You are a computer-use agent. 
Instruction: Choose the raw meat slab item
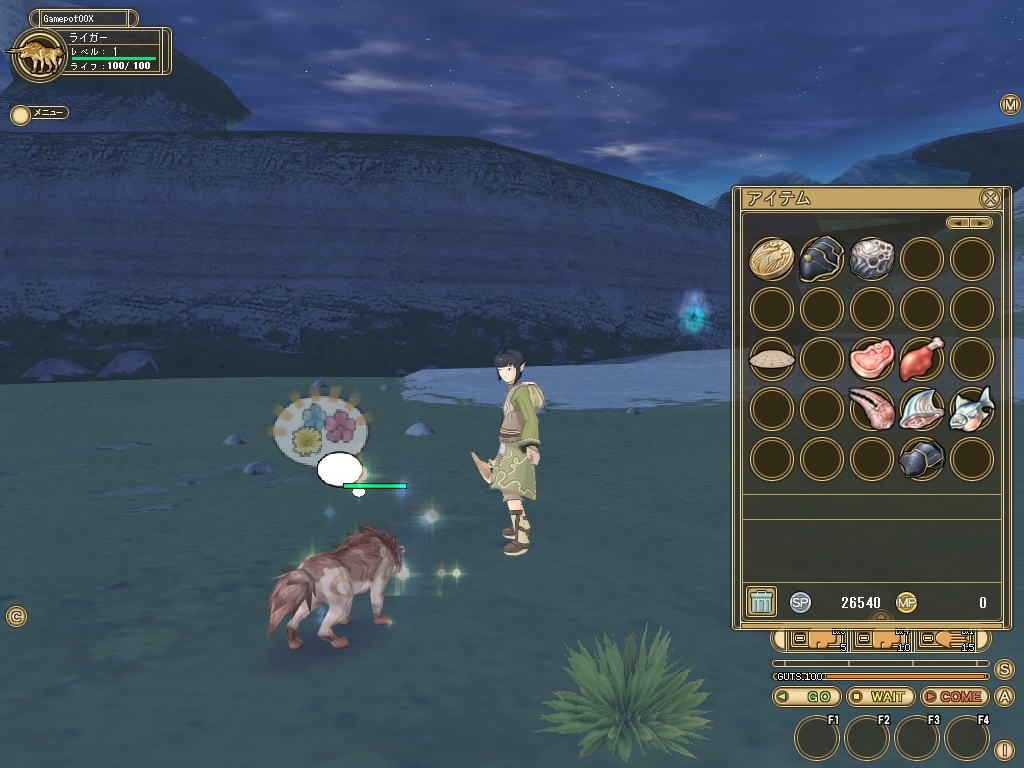[871, 359]
